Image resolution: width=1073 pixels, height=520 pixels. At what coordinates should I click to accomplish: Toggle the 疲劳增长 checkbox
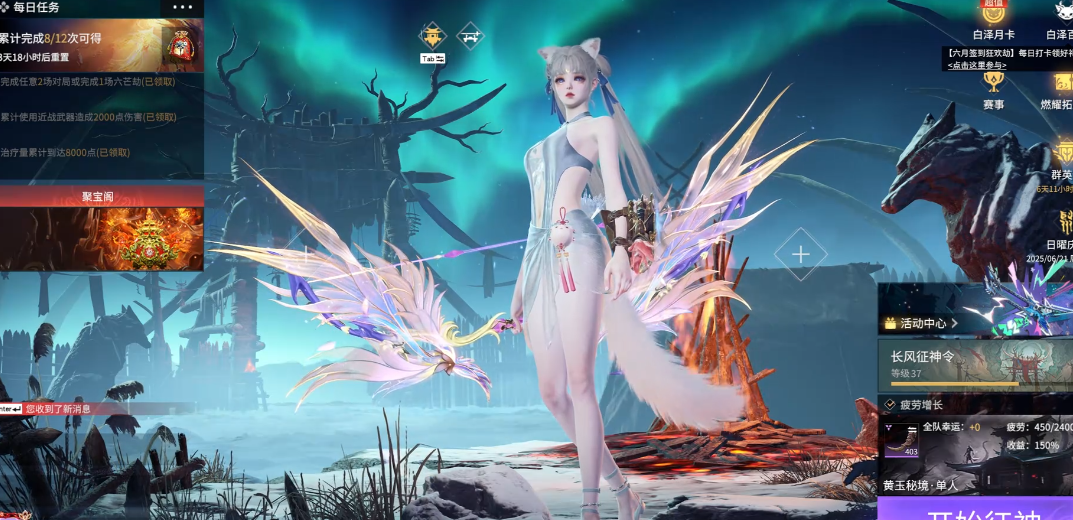coord(889,405)
